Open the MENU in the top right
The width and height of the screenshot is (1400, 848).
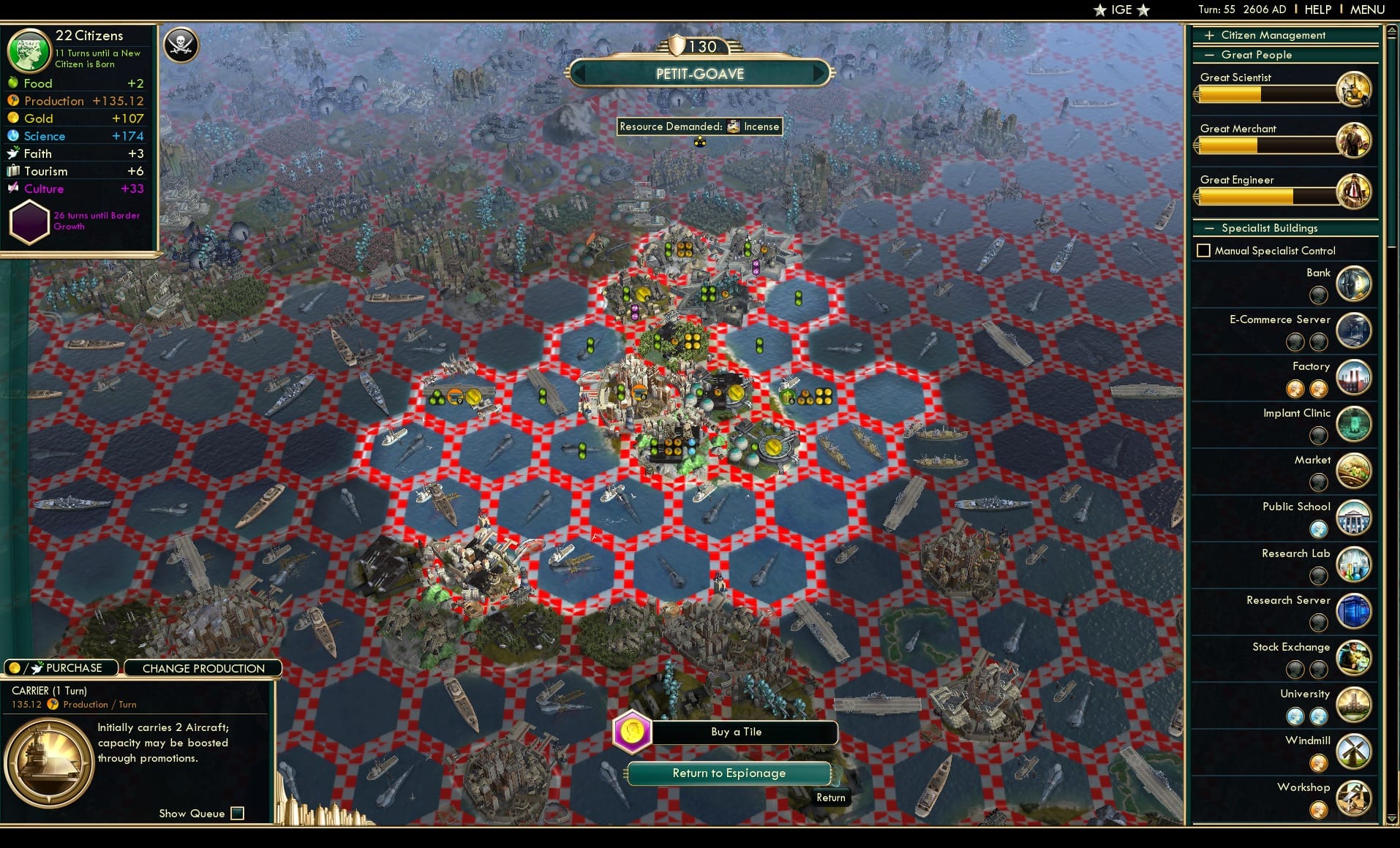click(1366, 10)
